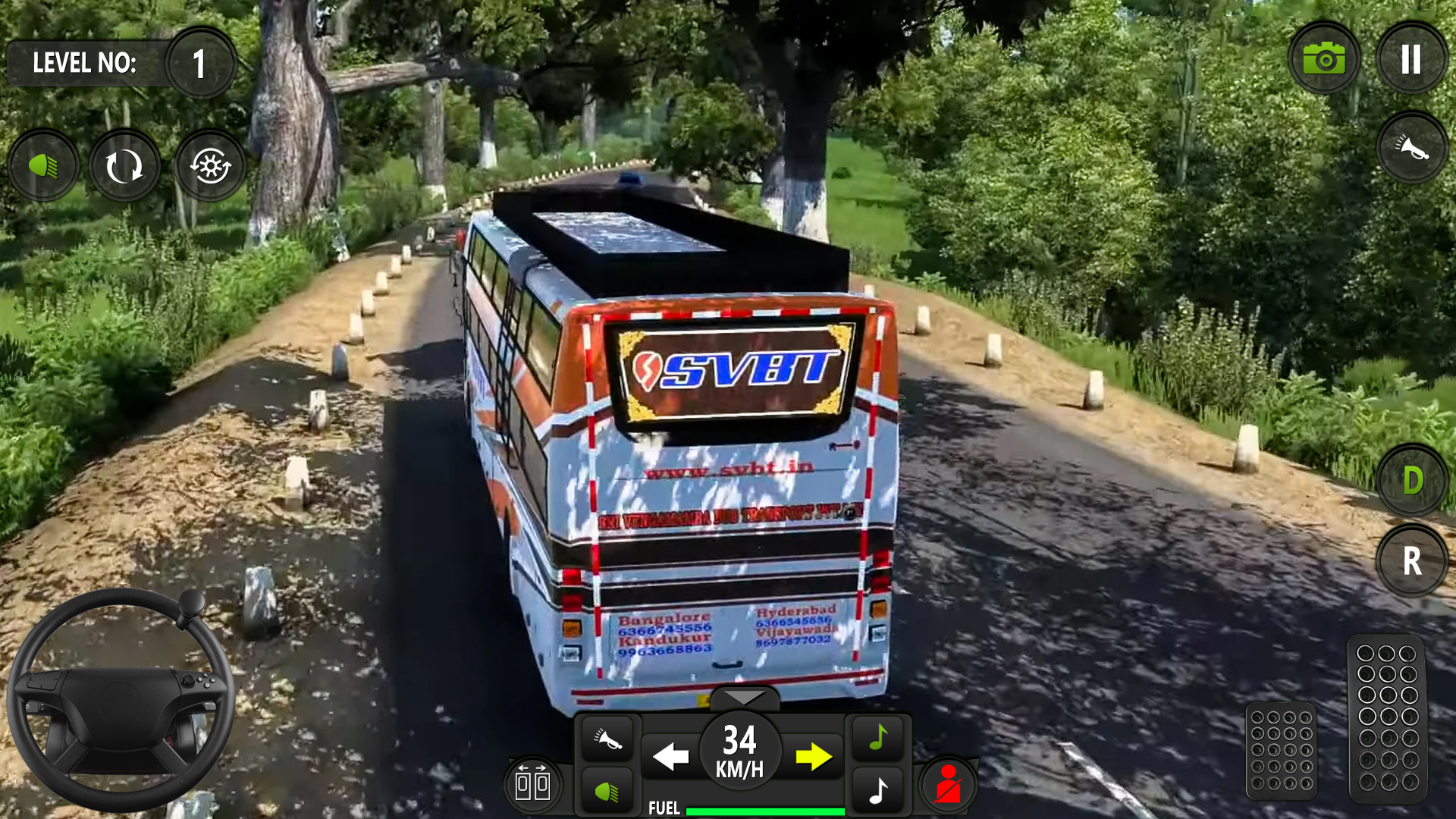Take a screenshot with the camera icon
The image size is (1456, 819).
[1323, 59]
